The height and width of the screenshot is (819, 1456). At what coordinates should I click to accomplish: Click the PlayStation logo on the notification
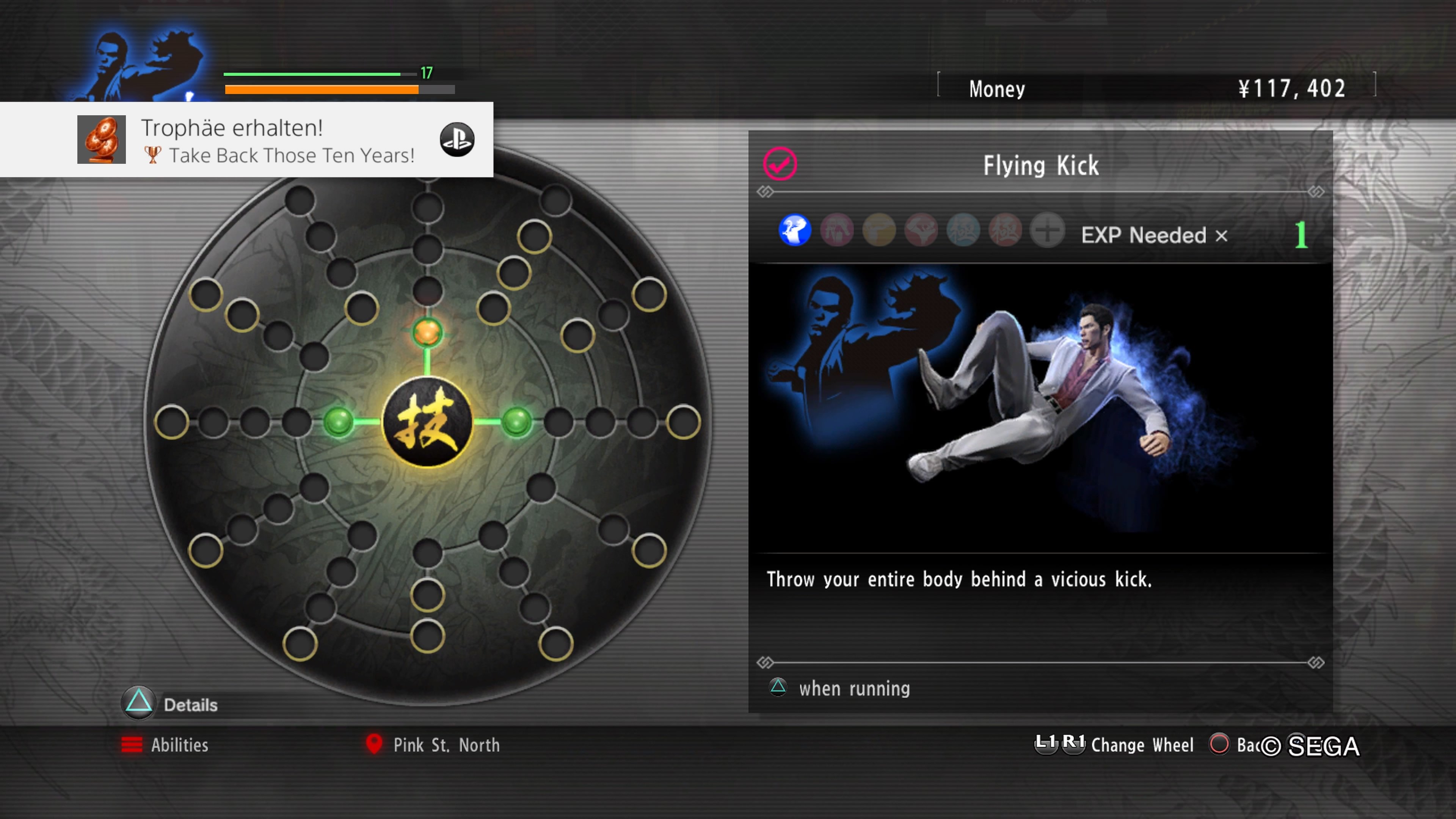point(457,140)
